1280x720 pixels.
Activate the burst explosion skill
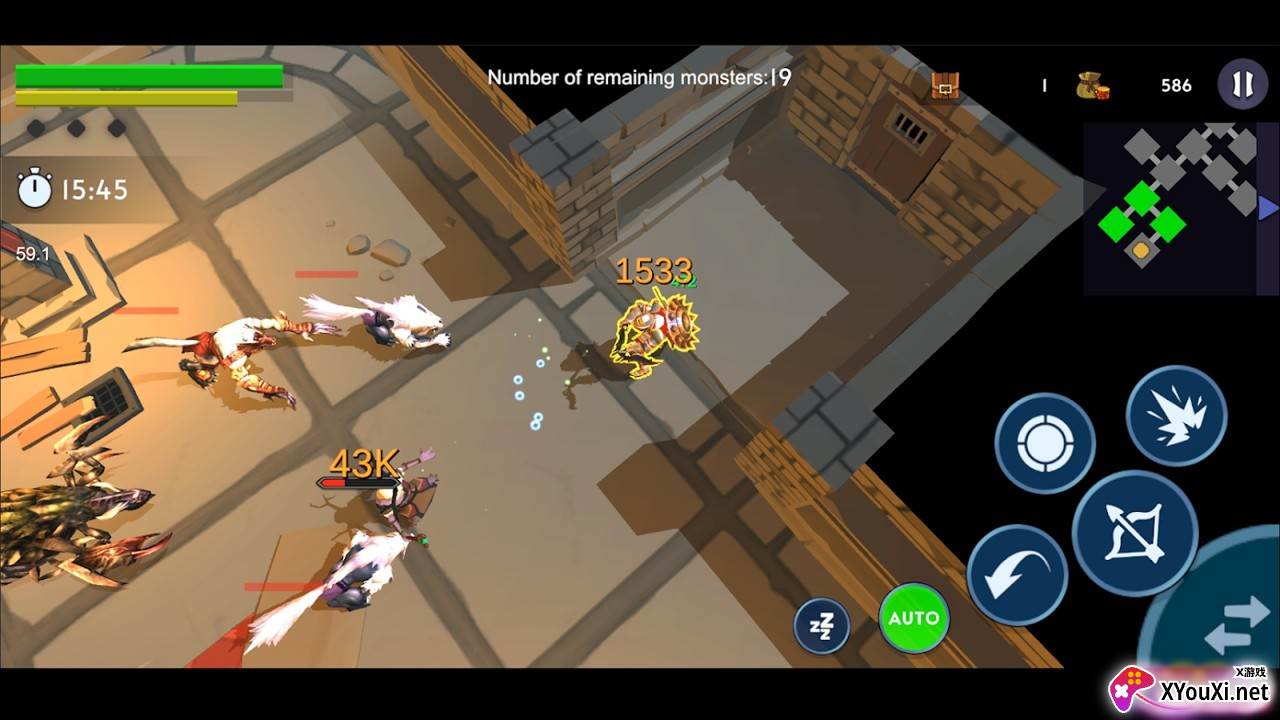(x=1176, y=415)
